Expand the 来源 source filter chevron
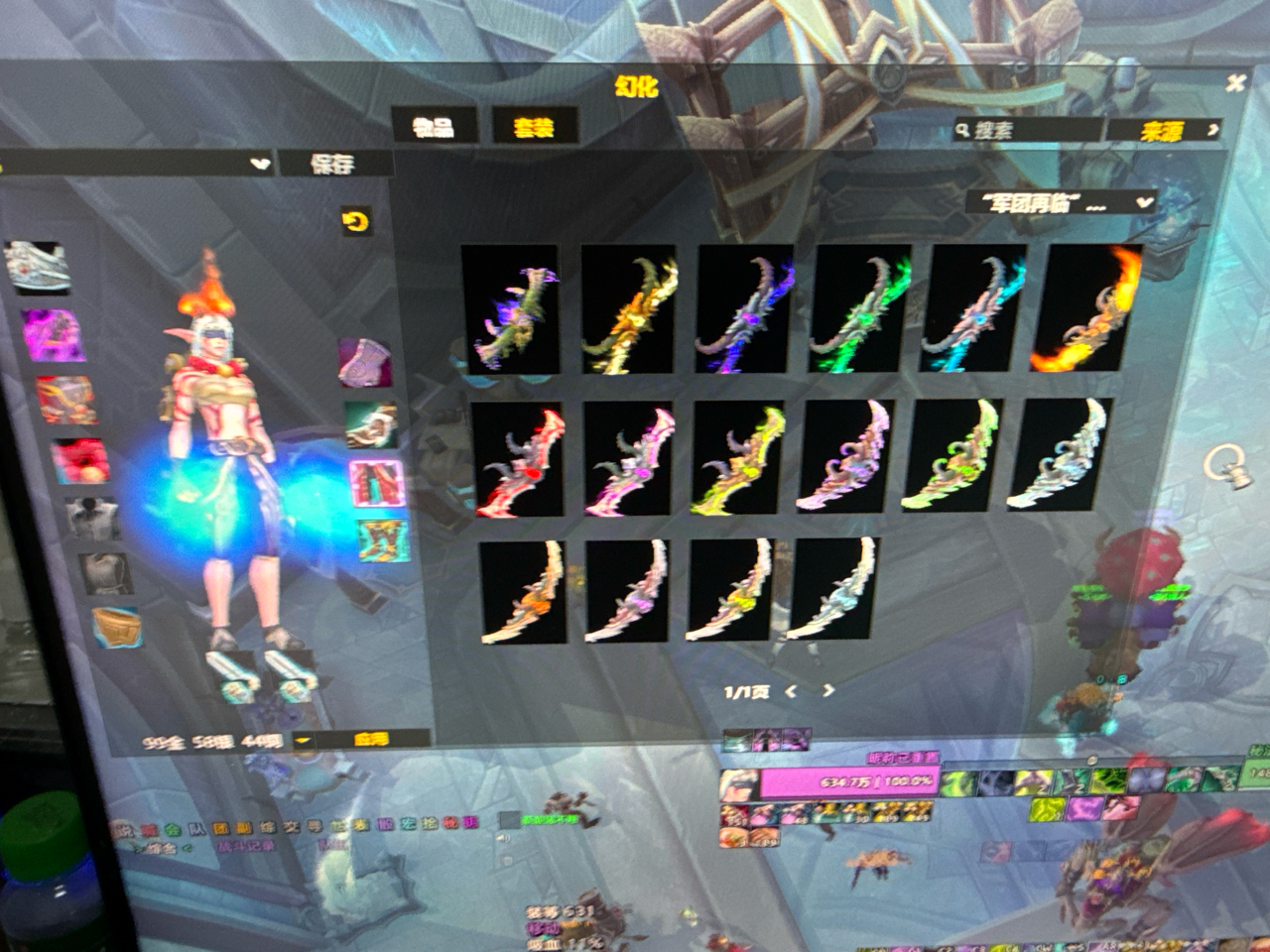The width and height of the screenshot is (1270, 952). pyautogui.click(x=1214, y=129)
